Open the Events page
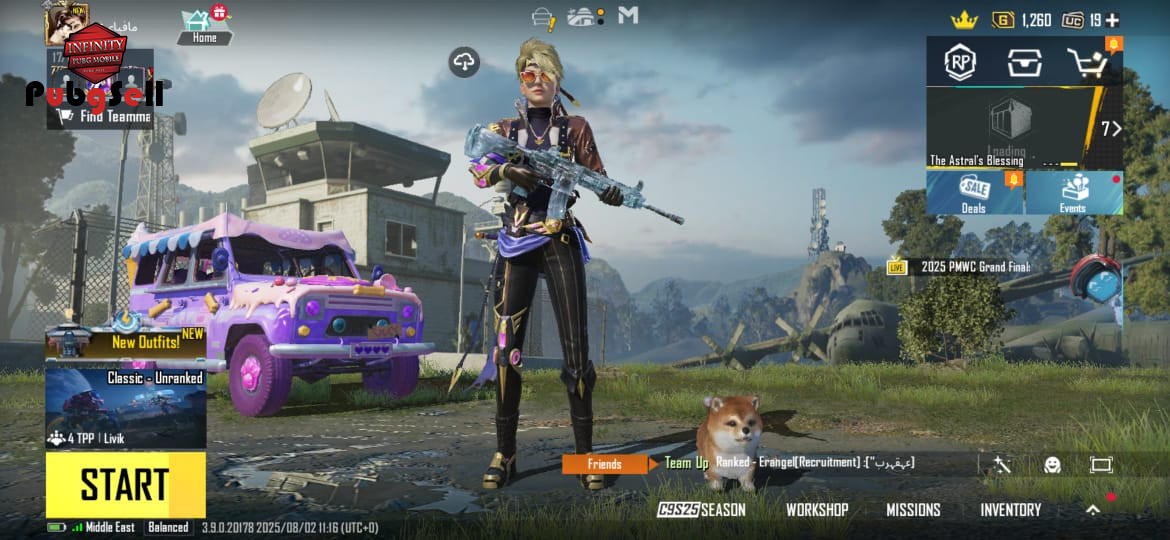The width and height of the screenshot is (1170, 540). [x=1073, y=193]
